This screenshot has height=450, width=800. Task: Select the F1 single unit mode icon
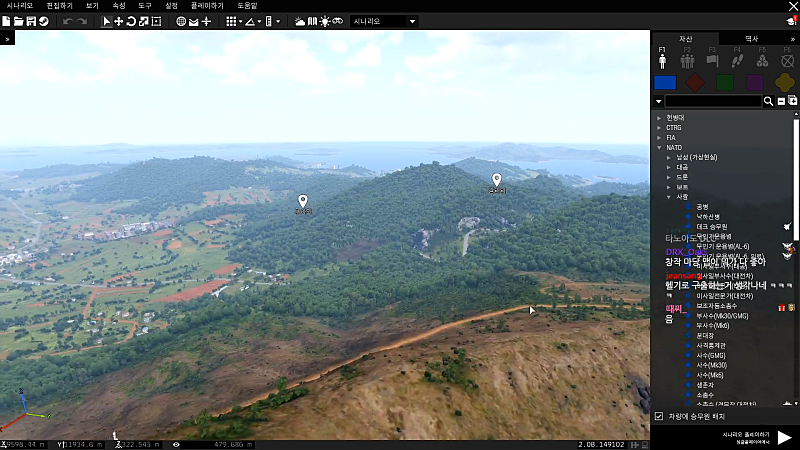pyautogui.click(x=662, y=58)
